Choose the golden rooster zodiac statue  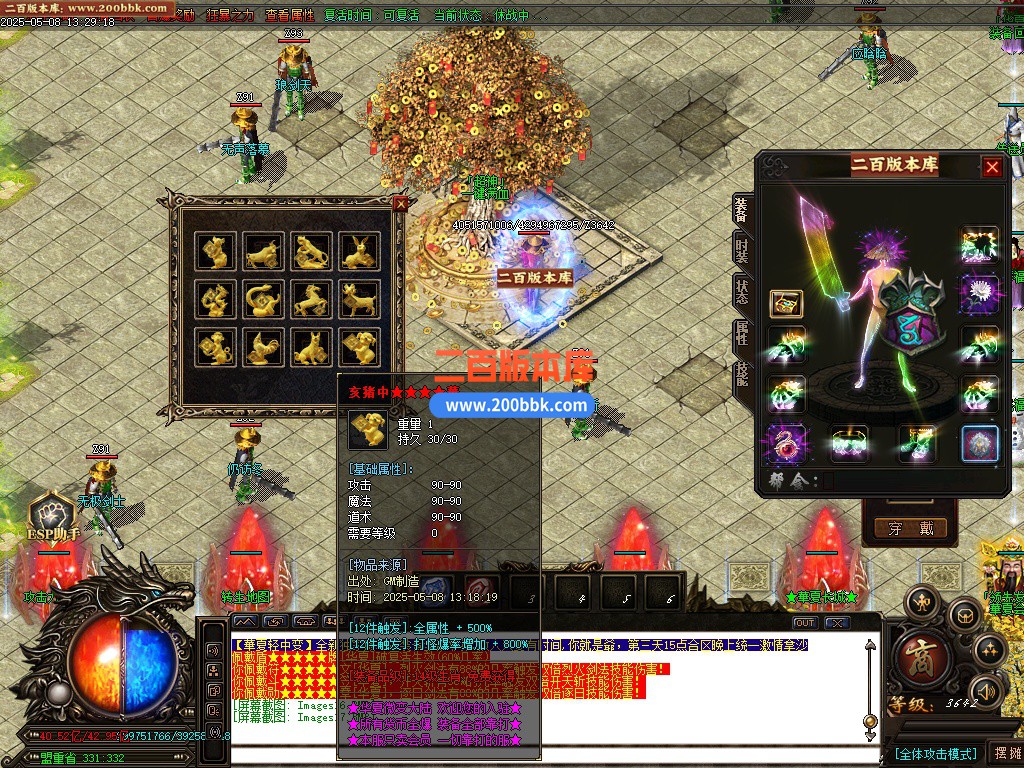coord(263,347)
